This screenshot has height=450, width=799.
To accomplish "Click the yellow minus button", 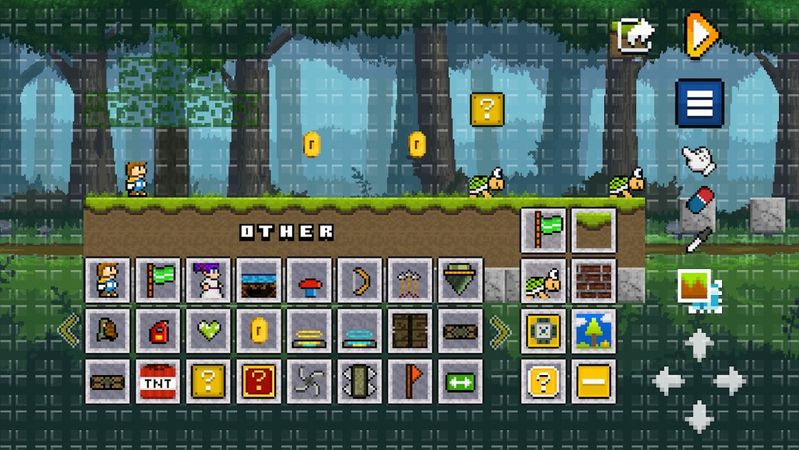I will 594,381.
